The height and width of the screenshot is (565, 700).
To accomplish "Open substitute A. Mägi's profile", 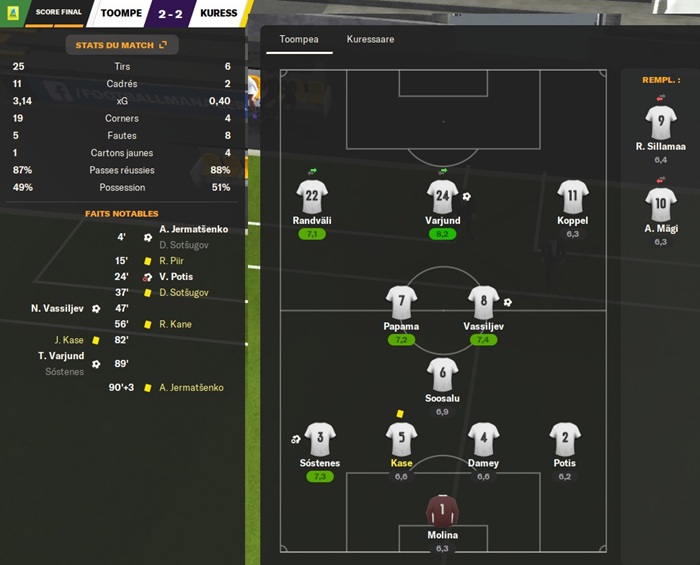I will click(661, 205).
